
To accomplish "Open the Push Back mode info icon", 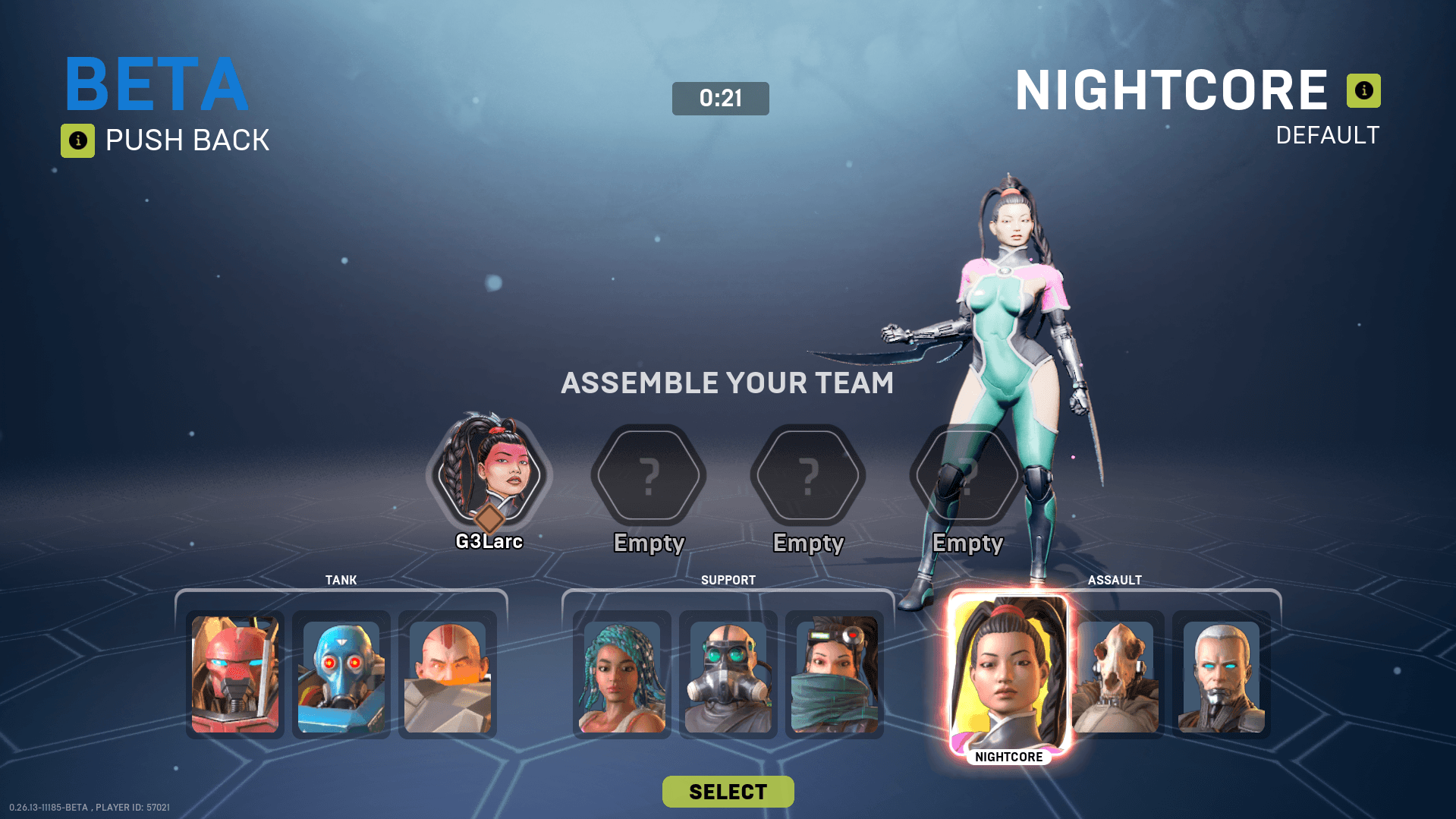I will click(x=77, y=140).
